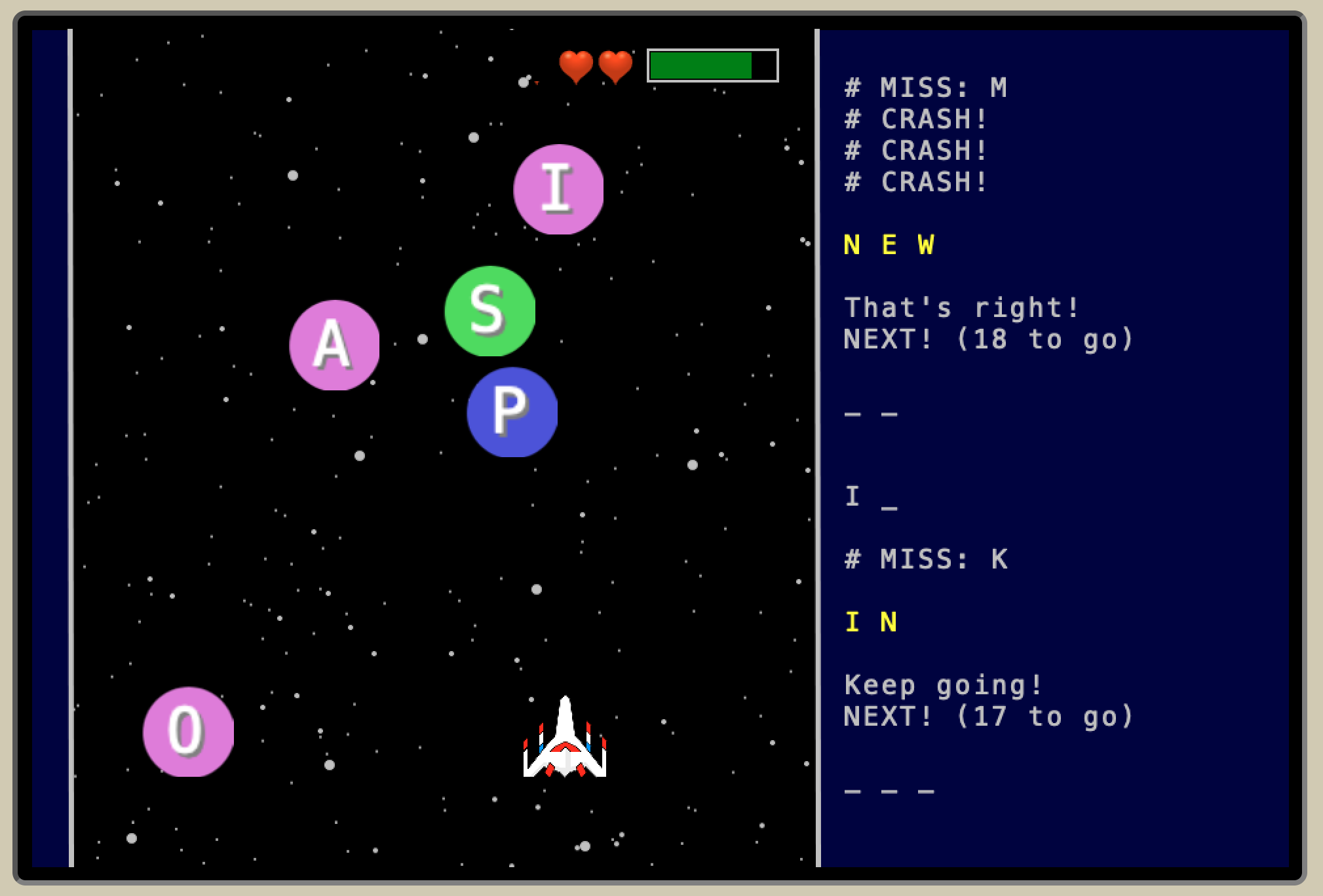Click the pink letter I bubble
The height and width of the screenshot is (896, 1323).
coord(558,188)
